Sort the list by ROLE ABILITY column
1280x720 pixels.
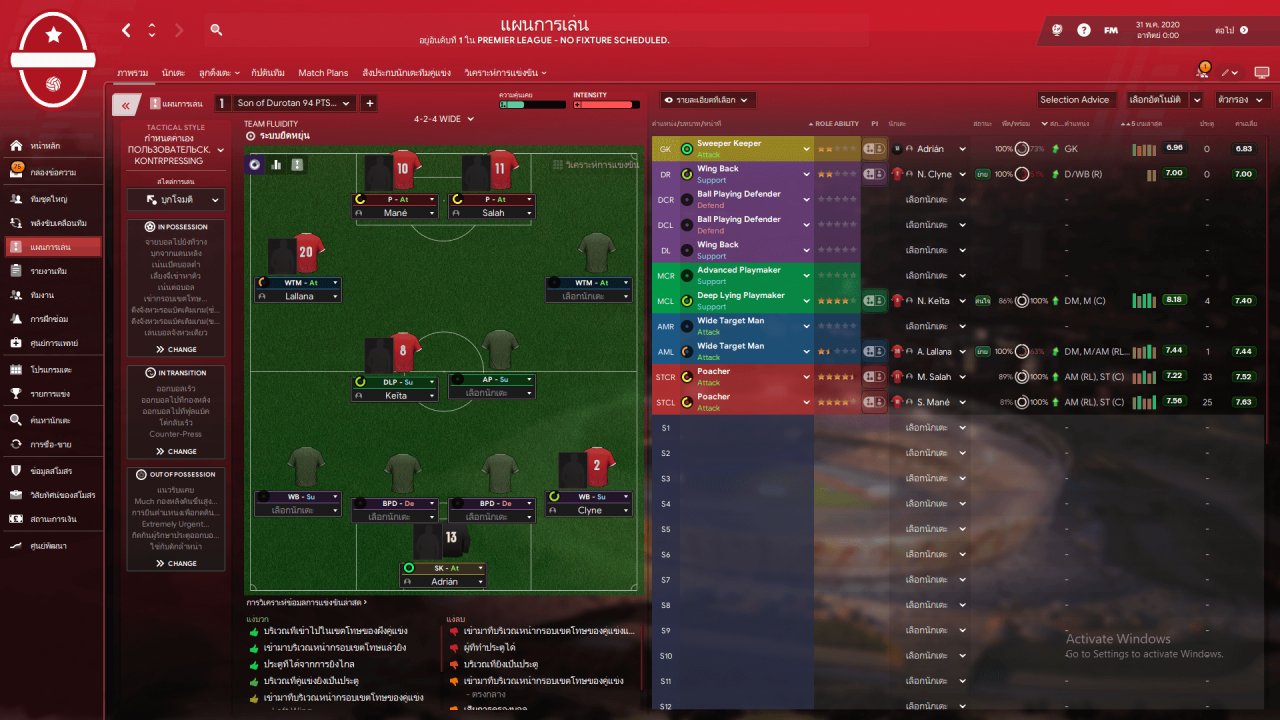pos(836,124)
